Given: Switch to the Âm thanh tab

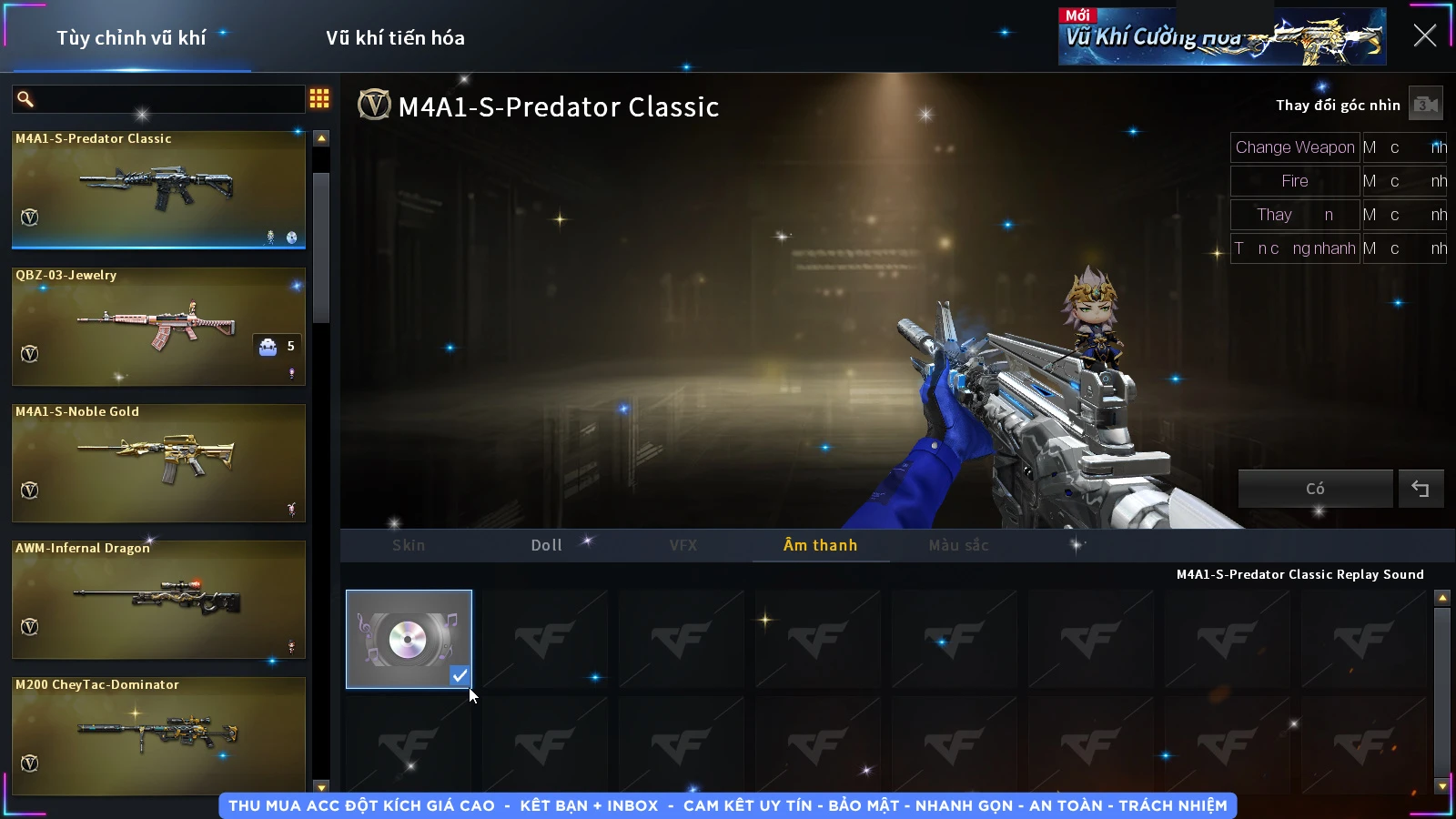Looking at the screenshot, I should [820, 545].
